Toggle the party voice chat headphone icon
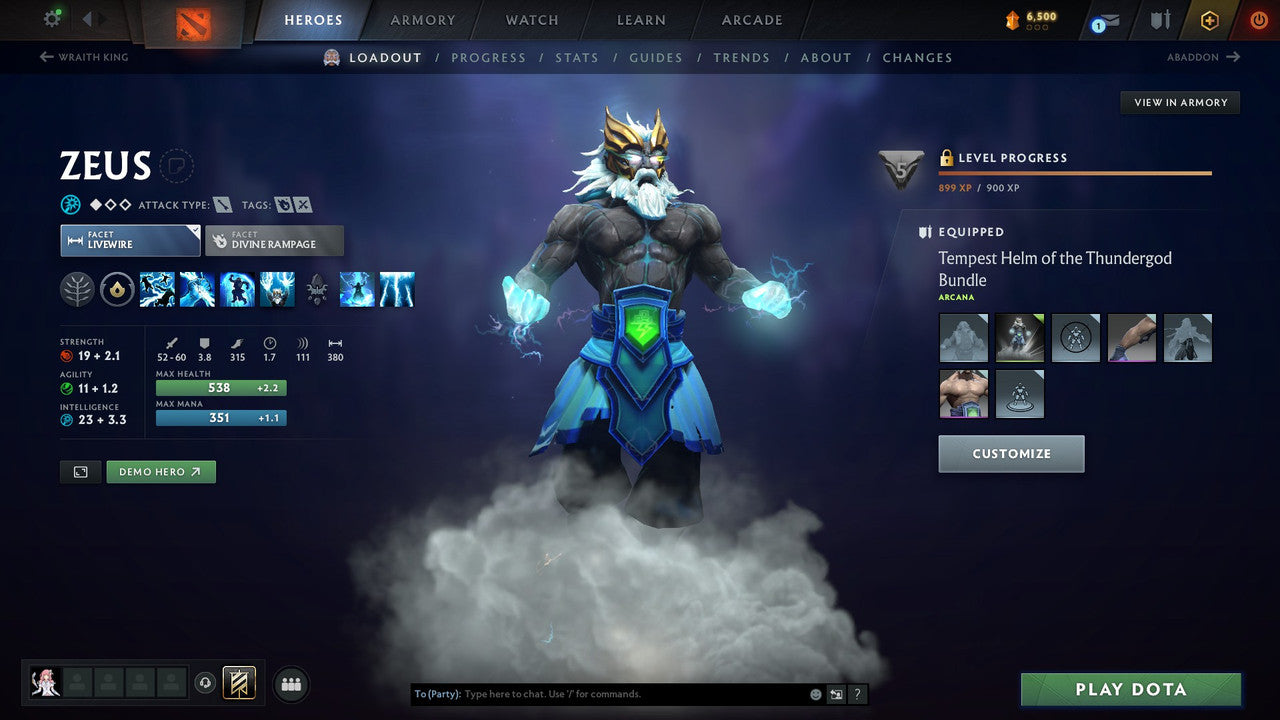The height and width of the screenshot is (720, 1280). 207,683
